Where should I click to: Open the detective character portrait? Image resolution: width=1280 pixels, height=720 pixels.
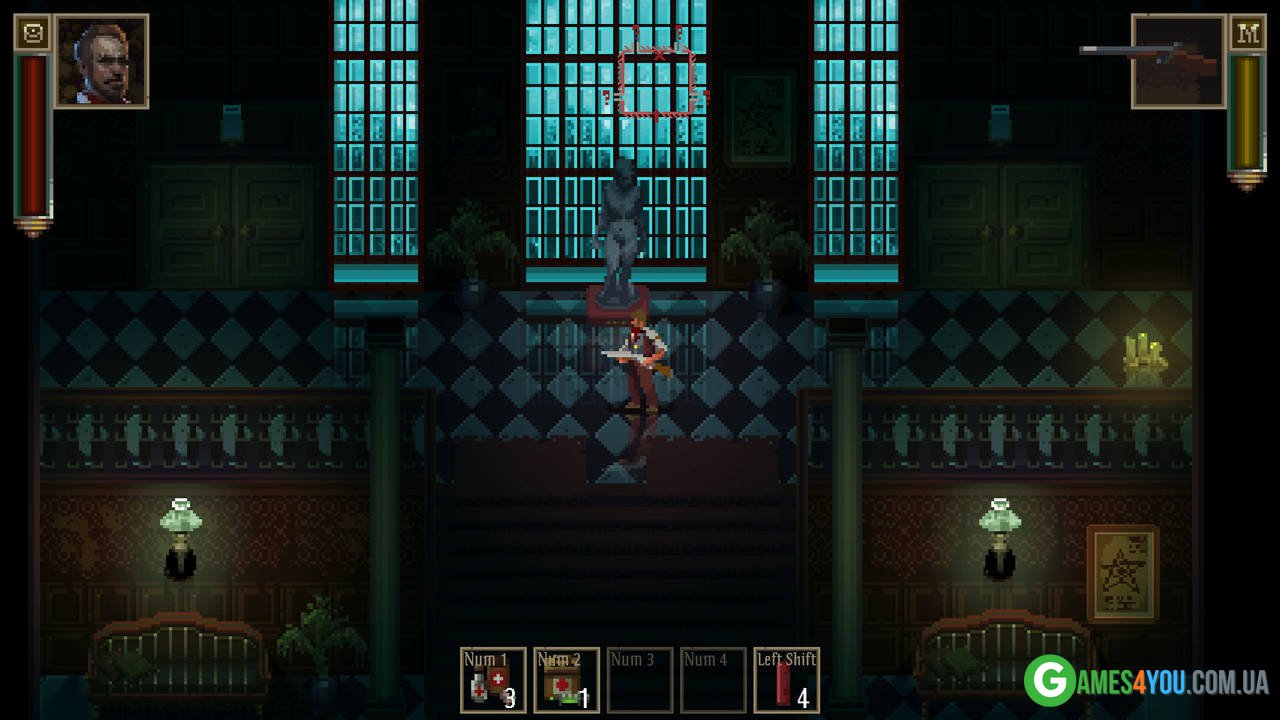101,61
